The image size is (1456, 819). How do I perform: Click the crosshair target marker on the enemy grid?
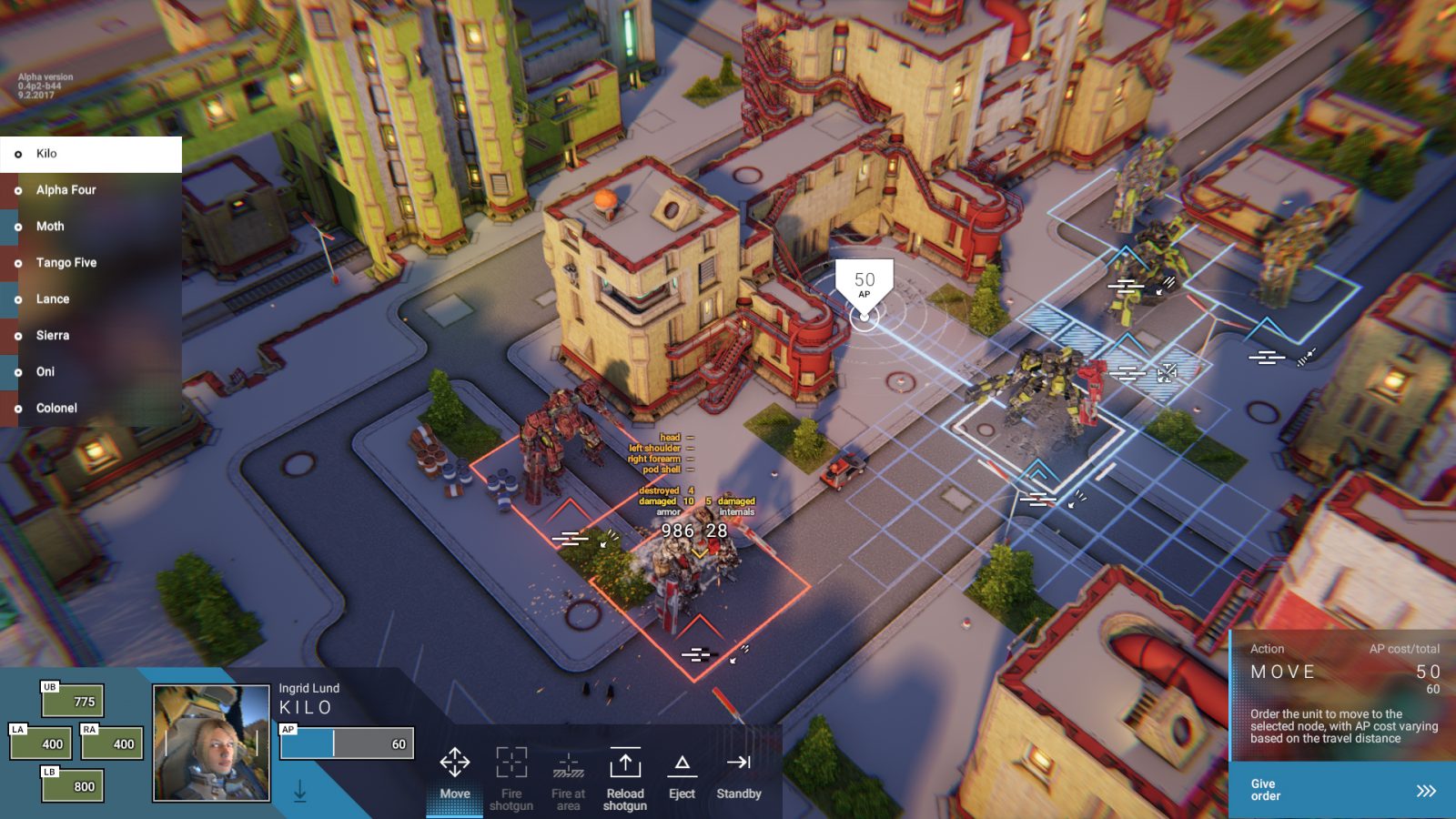(x=1166, y=371)
